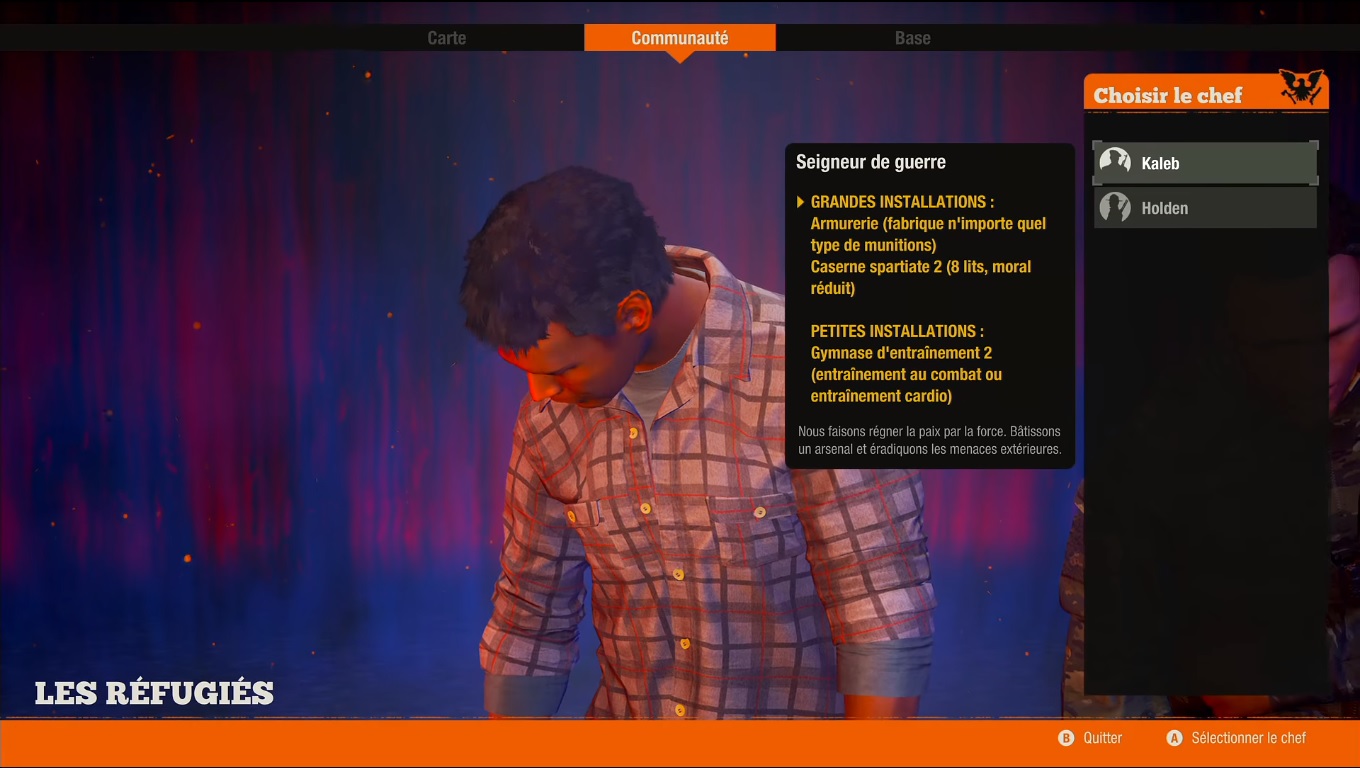Click the arrow beside GRANDES INSTALLATIONS

(x=798, y=201)
